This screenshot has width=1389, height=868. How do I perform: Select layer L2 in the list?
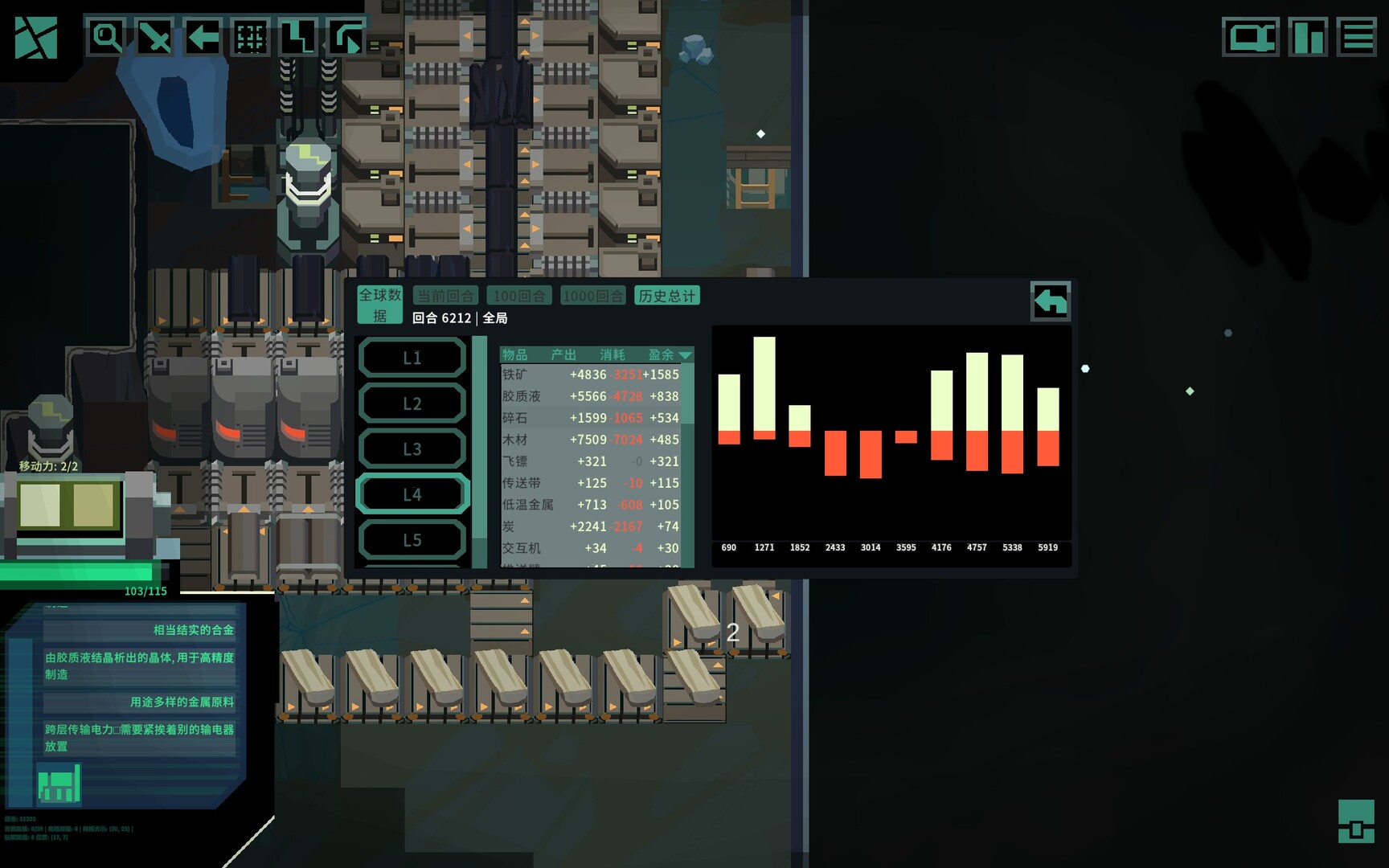[x=412, y=403]
